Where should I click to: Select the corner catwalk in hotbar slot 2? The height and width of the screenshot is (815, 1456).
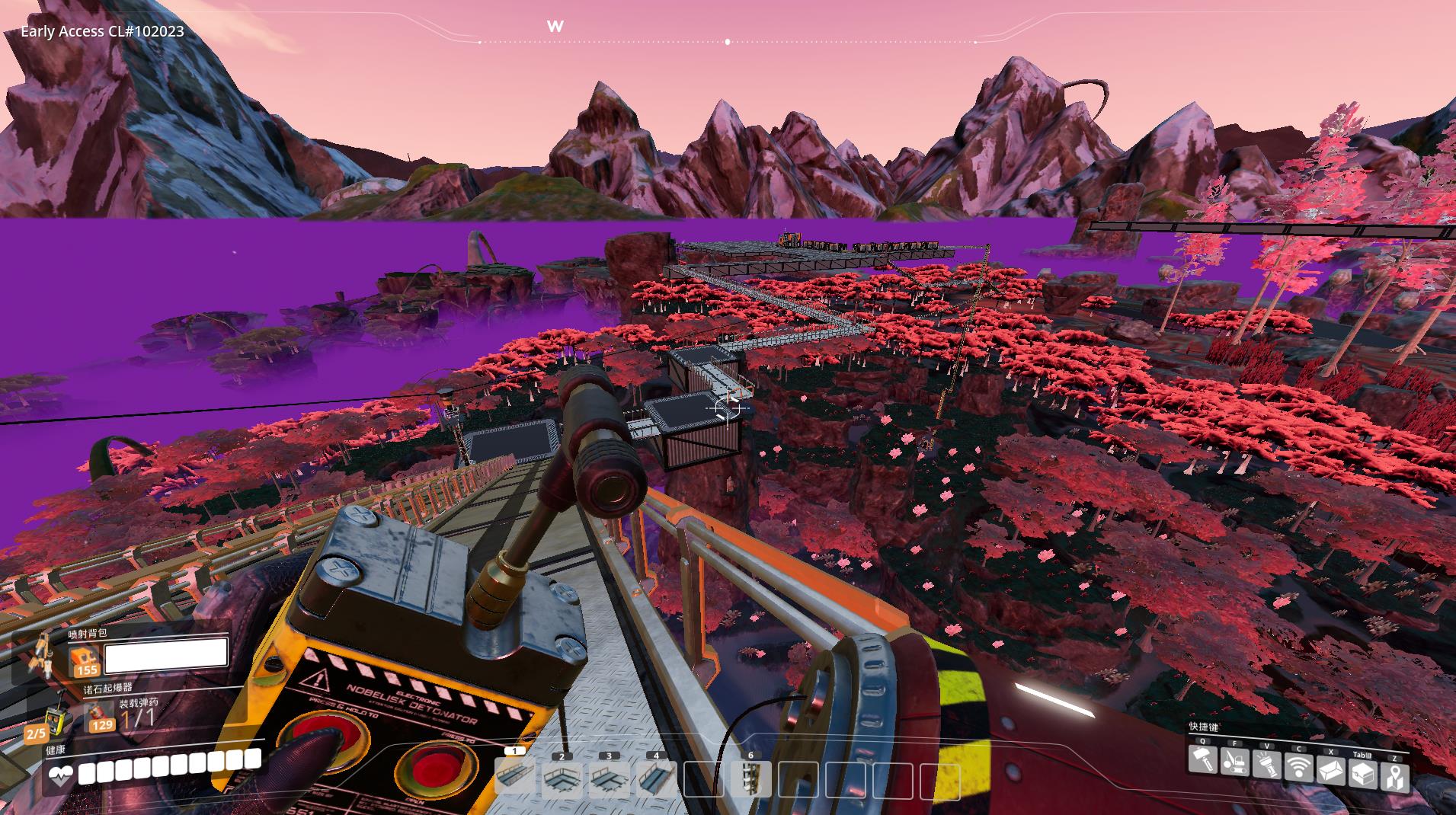[x=562, y=779]
